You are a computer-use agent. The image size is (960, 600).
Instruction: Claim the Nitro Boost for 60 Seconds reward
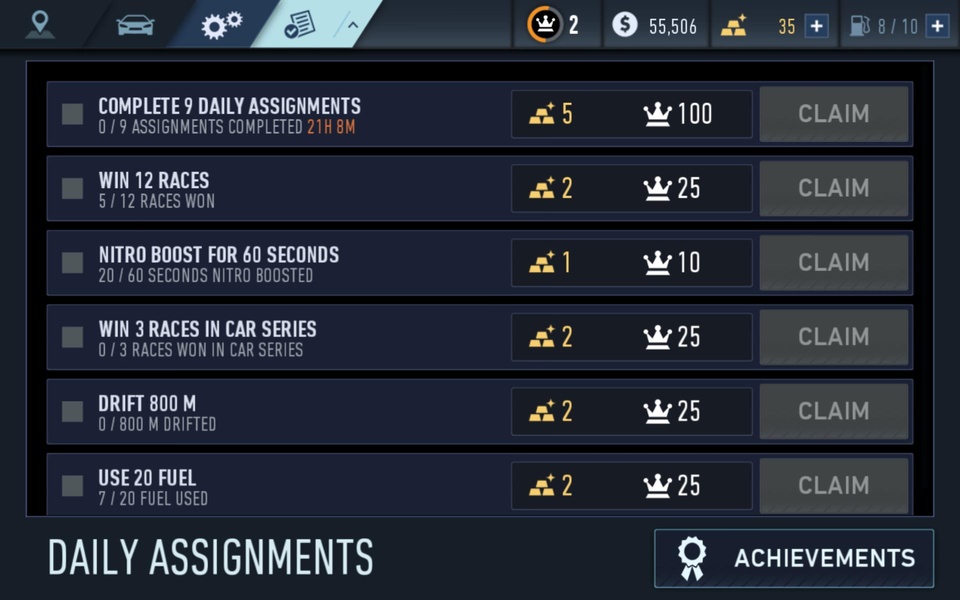[834, 262]
